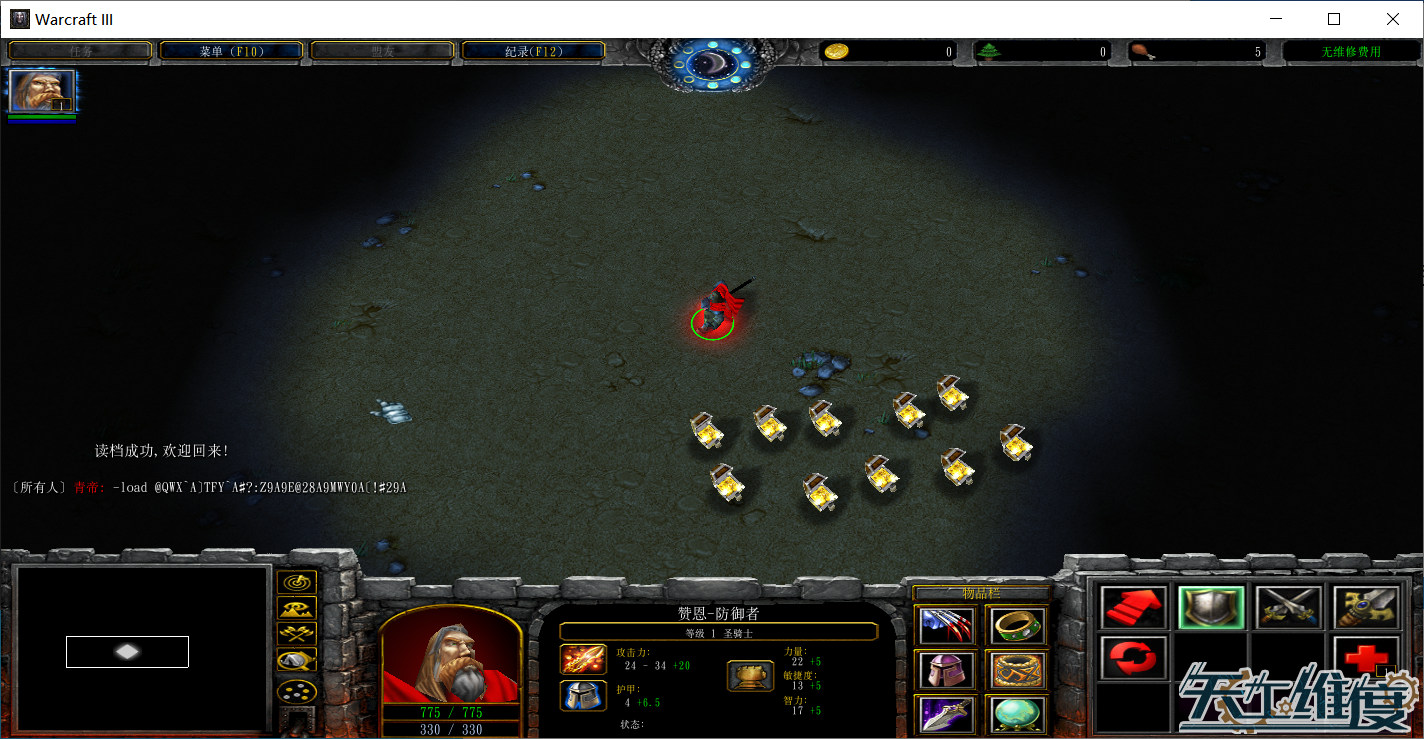
Task: Toggle the minimap terrain display button
Action: point(297,607)
